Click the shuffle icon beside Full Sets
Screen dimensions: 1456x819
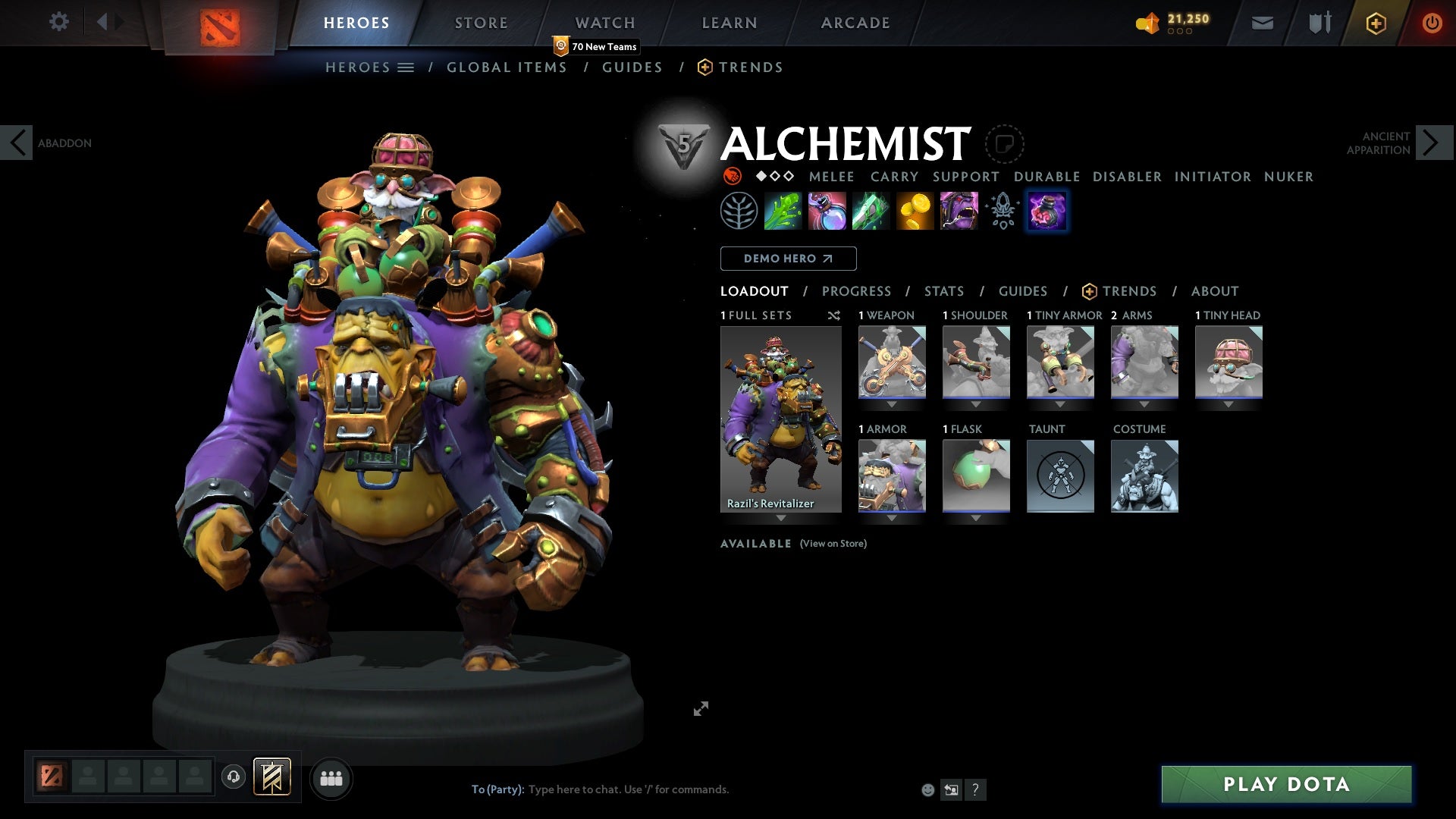[834, 315]
